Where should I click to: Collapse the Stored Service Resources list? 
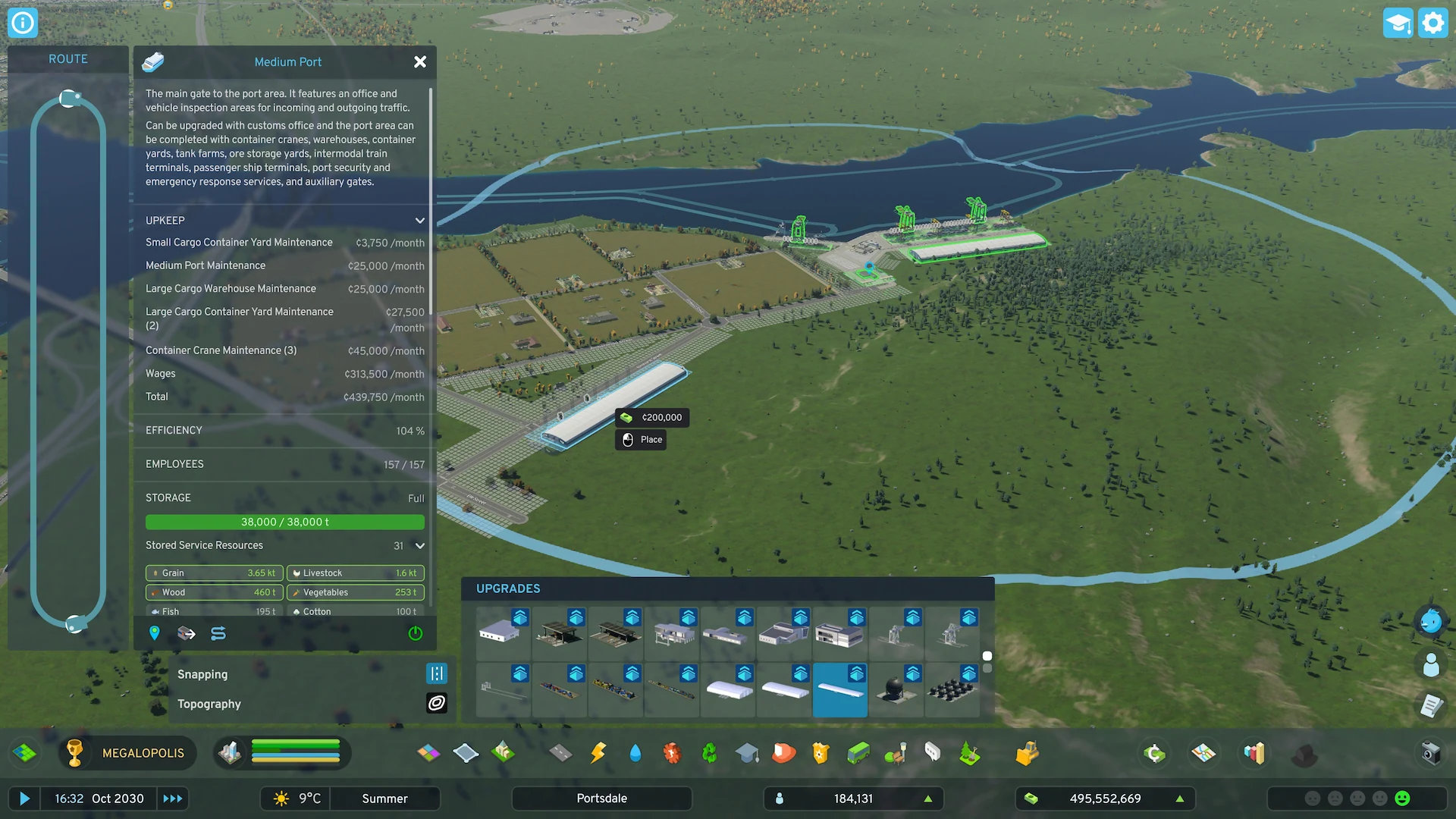point(420,545)
